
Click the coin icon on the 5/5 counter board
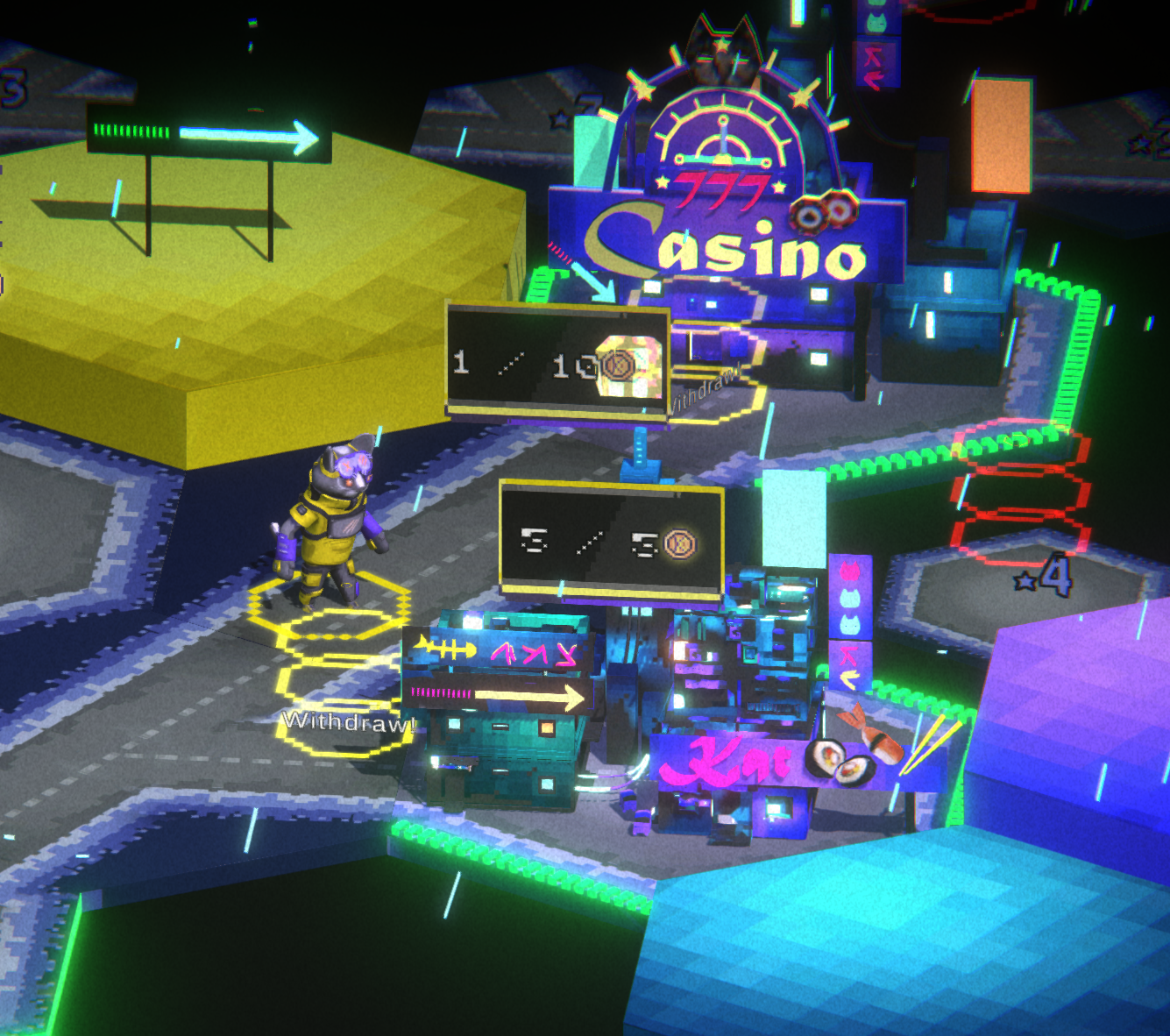pyautogui.click(x=682, y=543)
